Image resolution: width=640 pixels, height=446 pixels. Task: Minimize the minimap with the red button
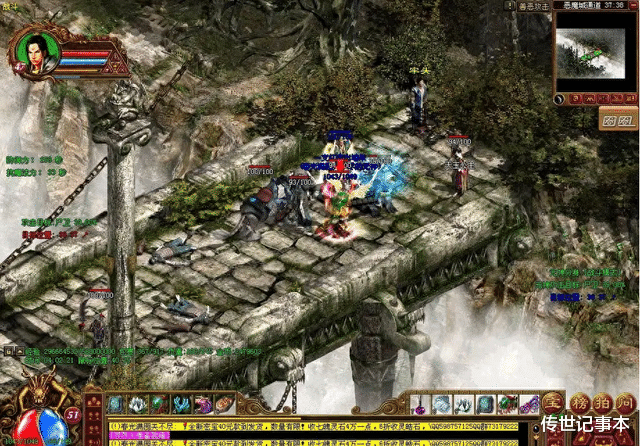pyautogui.click(x=630, y=6)
